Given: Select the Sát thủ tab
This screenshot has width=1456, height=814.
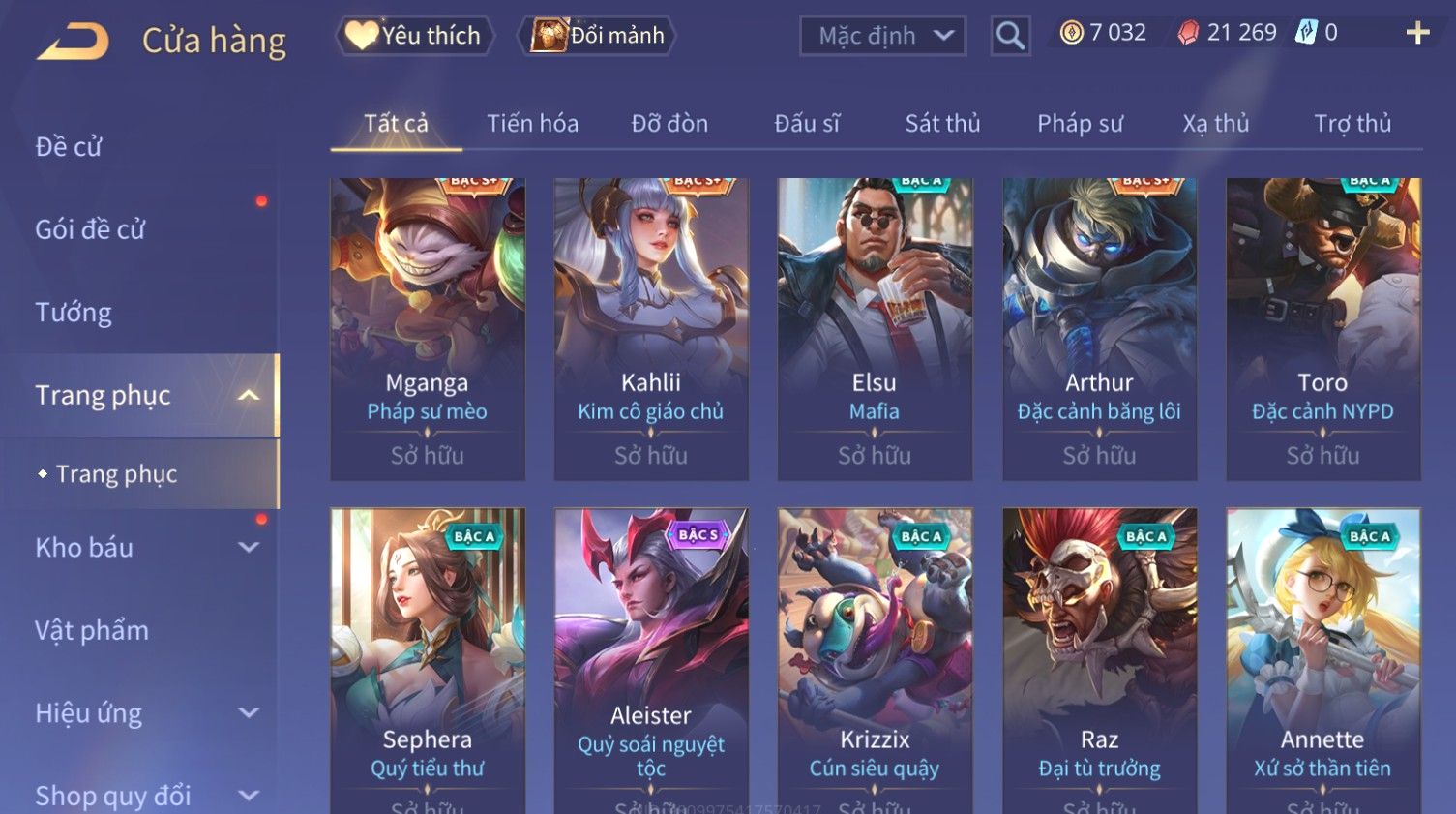Looking at the screenshot, I should tap(942, 124).
